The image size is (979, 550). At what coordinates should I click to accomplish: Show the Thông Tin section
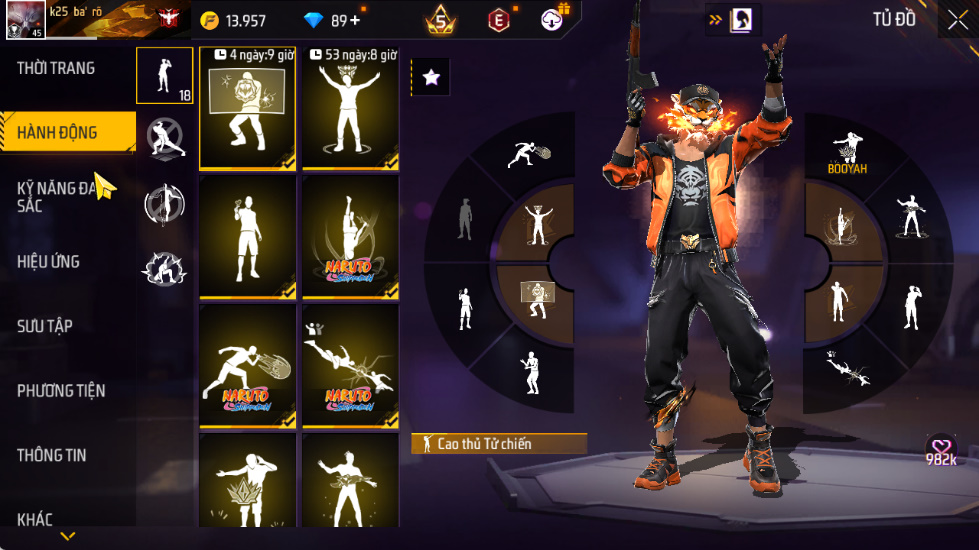[51, 455]
